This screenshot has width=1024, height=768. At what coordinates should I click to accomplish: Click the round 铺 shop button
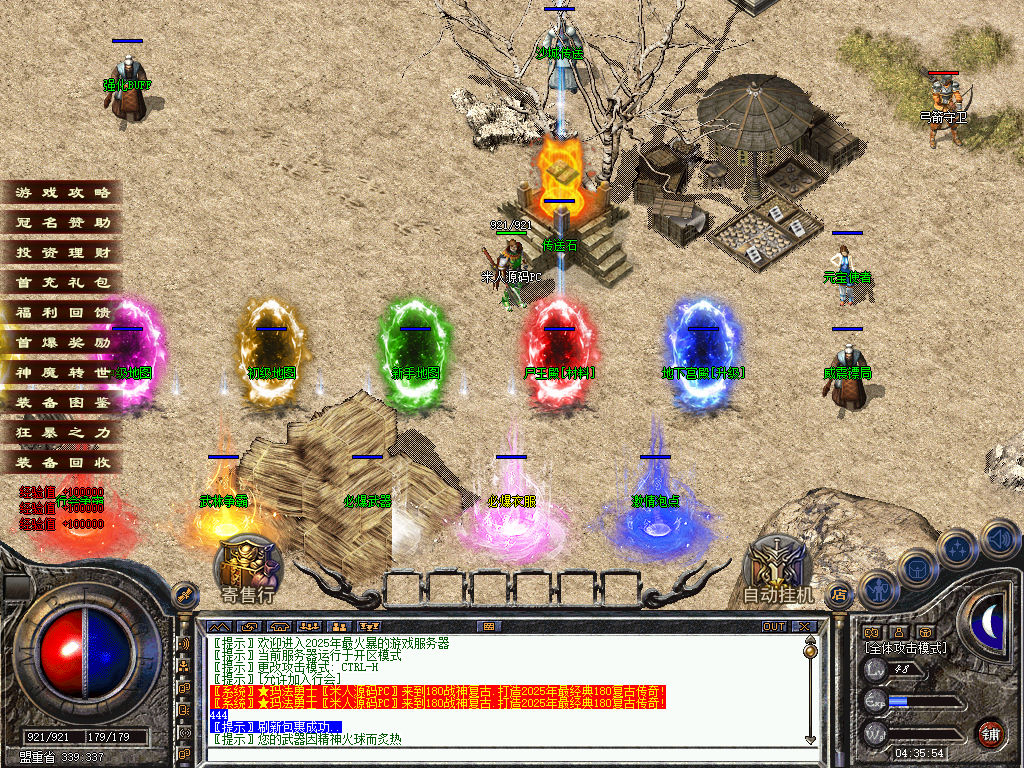point(990,732)
